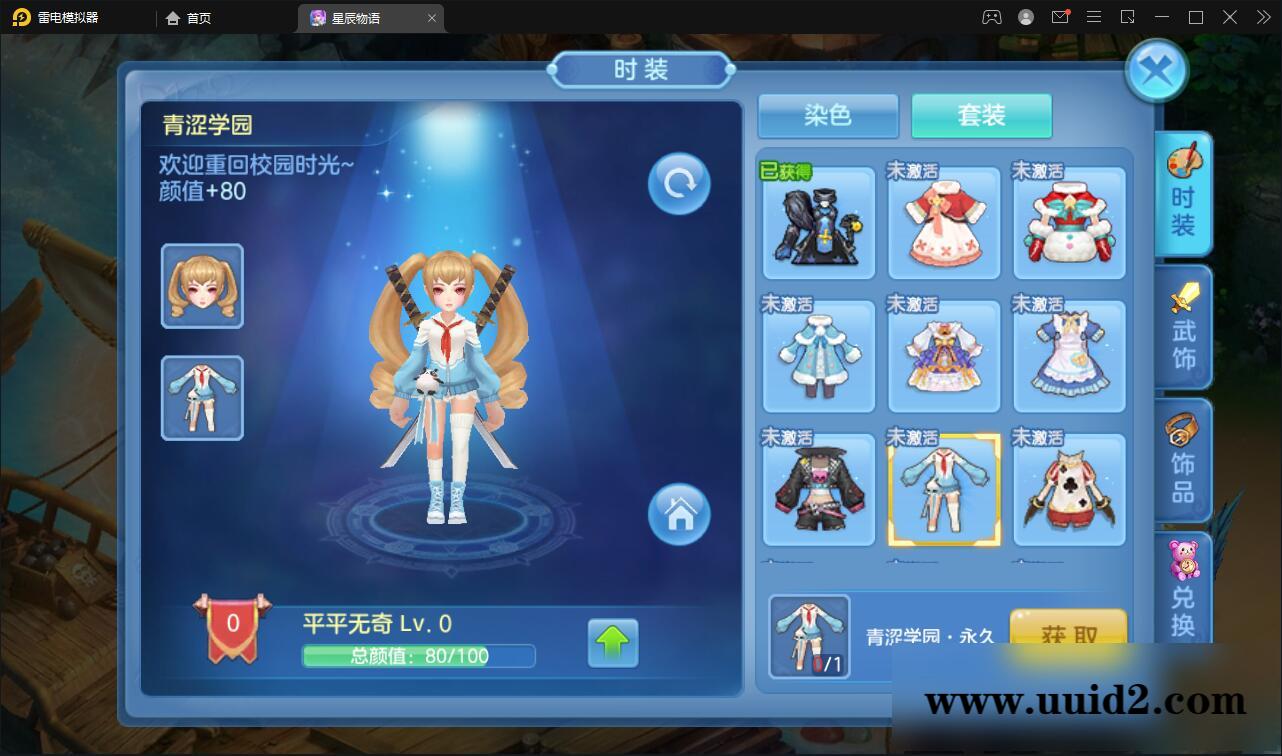1282x756 pixels.
Task: Select the hairstyle thumbnail on the left
Action: point(202,286)
